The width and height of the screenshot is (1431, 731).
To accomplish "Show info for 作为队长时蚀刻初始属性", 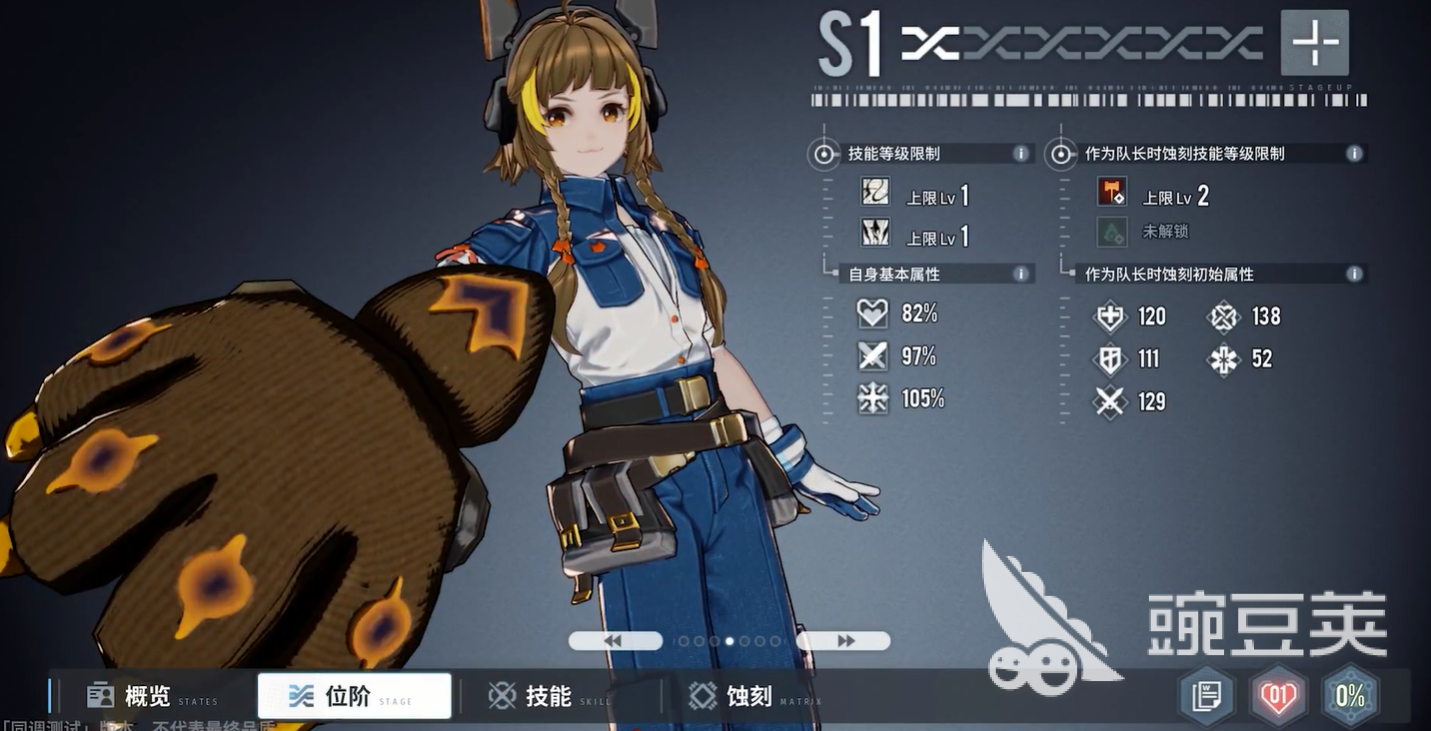I will click(1354, 274).
